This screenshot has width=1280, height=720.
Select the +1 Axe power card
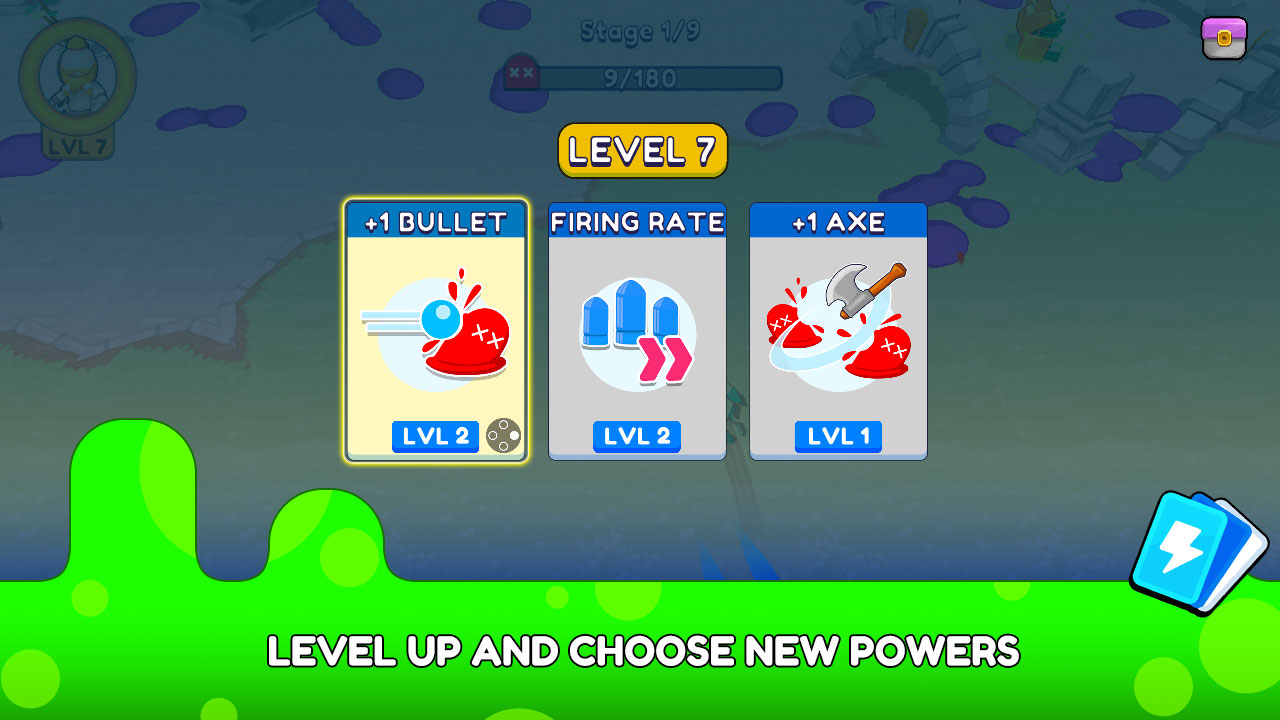(838, 330)
